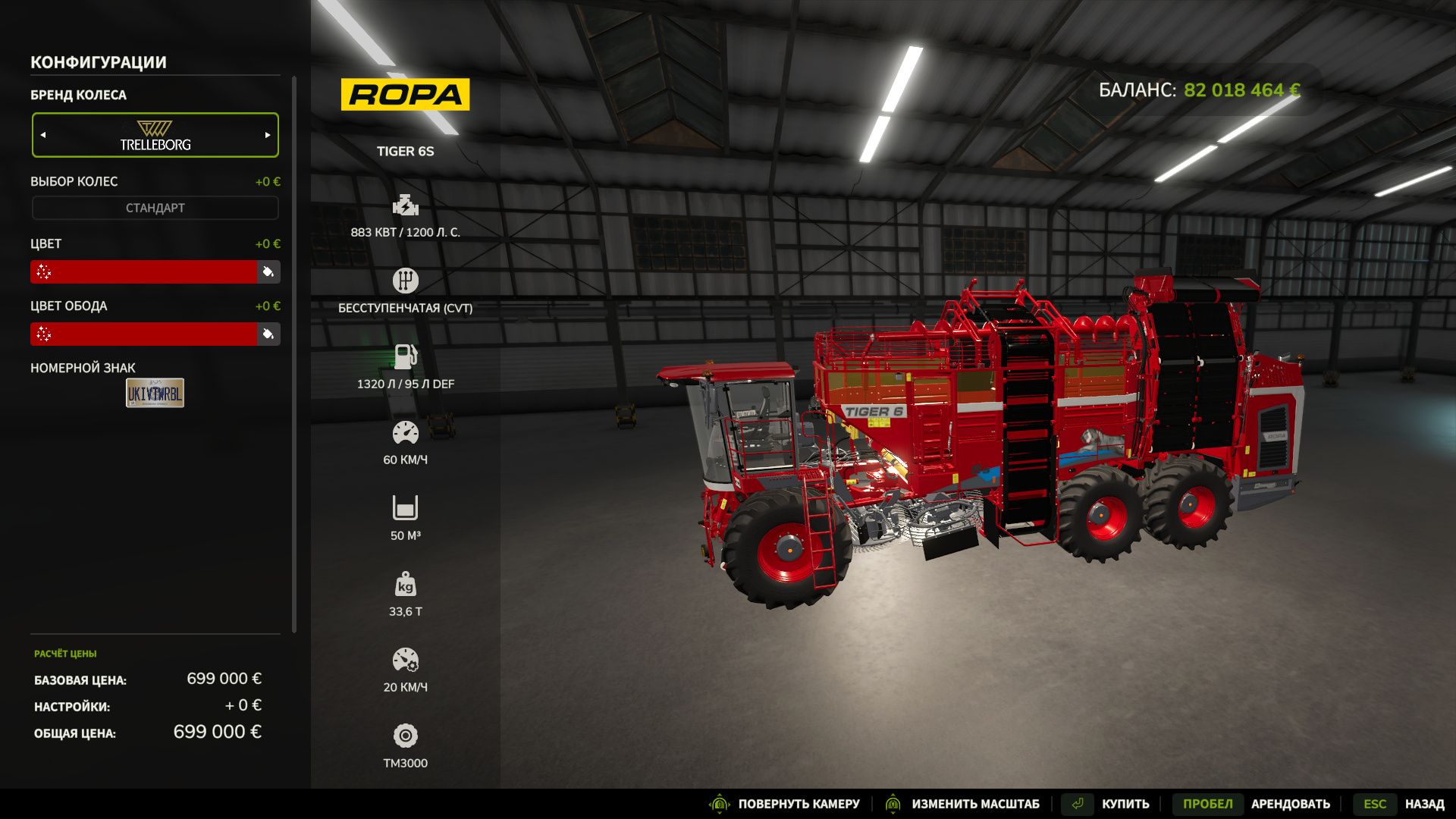Screen dimensions: 1456x819
Task: Open the license plate thumbnail
Action: coord(155,393)
